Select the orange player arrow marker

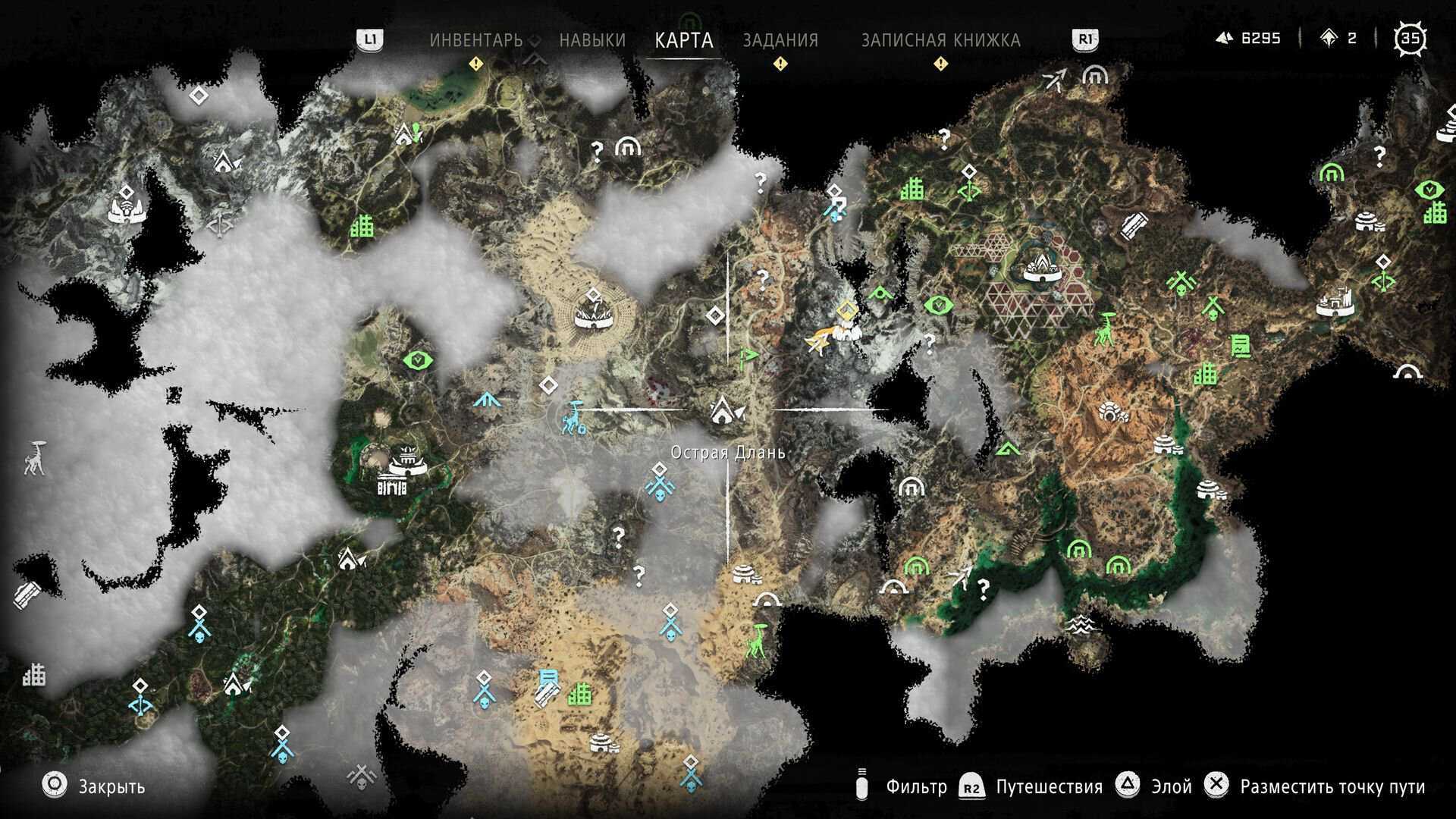(x=817, y=343)
